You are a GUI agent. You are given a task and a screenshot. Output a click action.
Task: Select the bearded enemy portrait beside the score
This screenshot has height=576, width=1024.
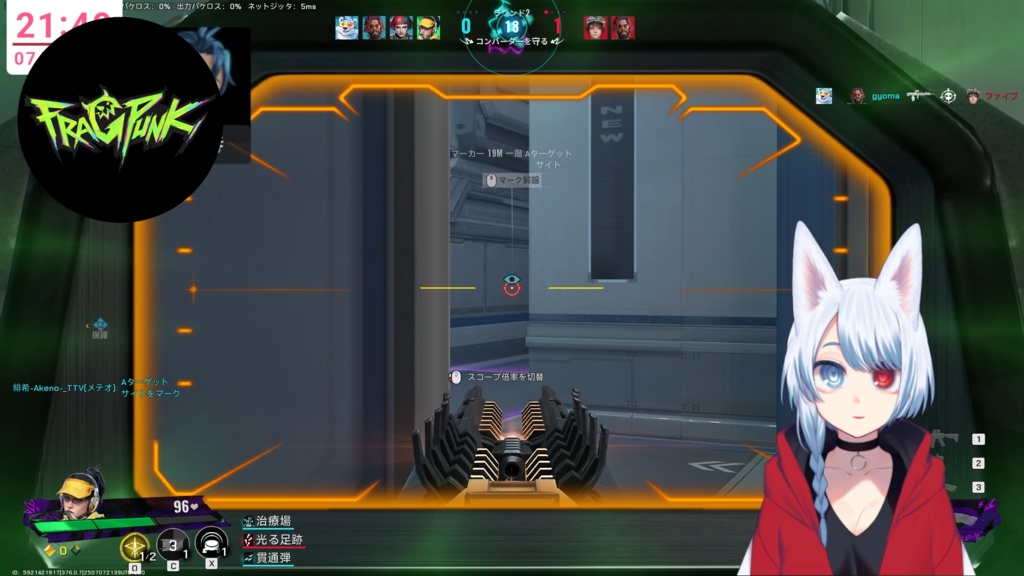(x=623, y=27)
